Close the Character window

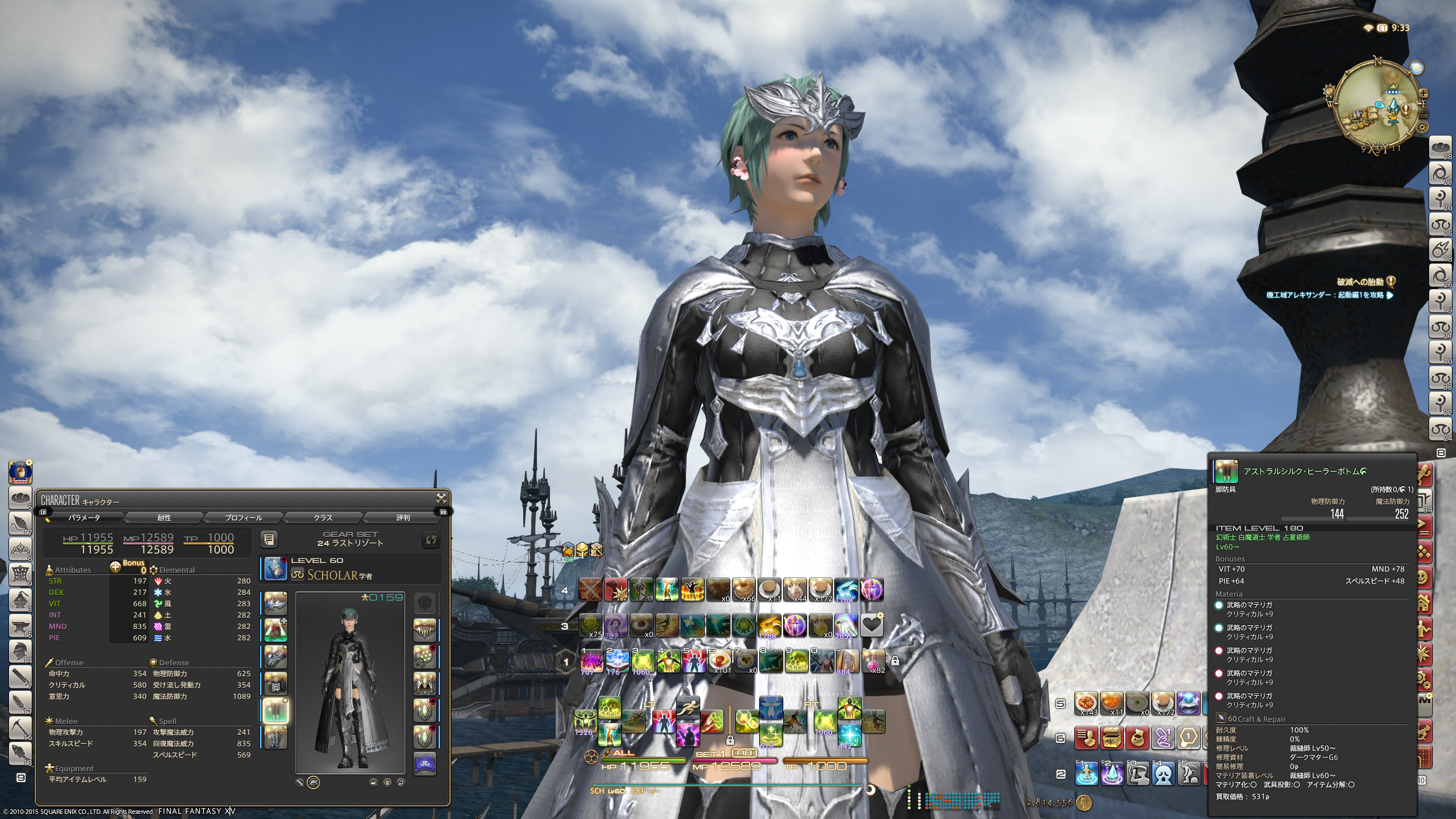tap(441, 499)
